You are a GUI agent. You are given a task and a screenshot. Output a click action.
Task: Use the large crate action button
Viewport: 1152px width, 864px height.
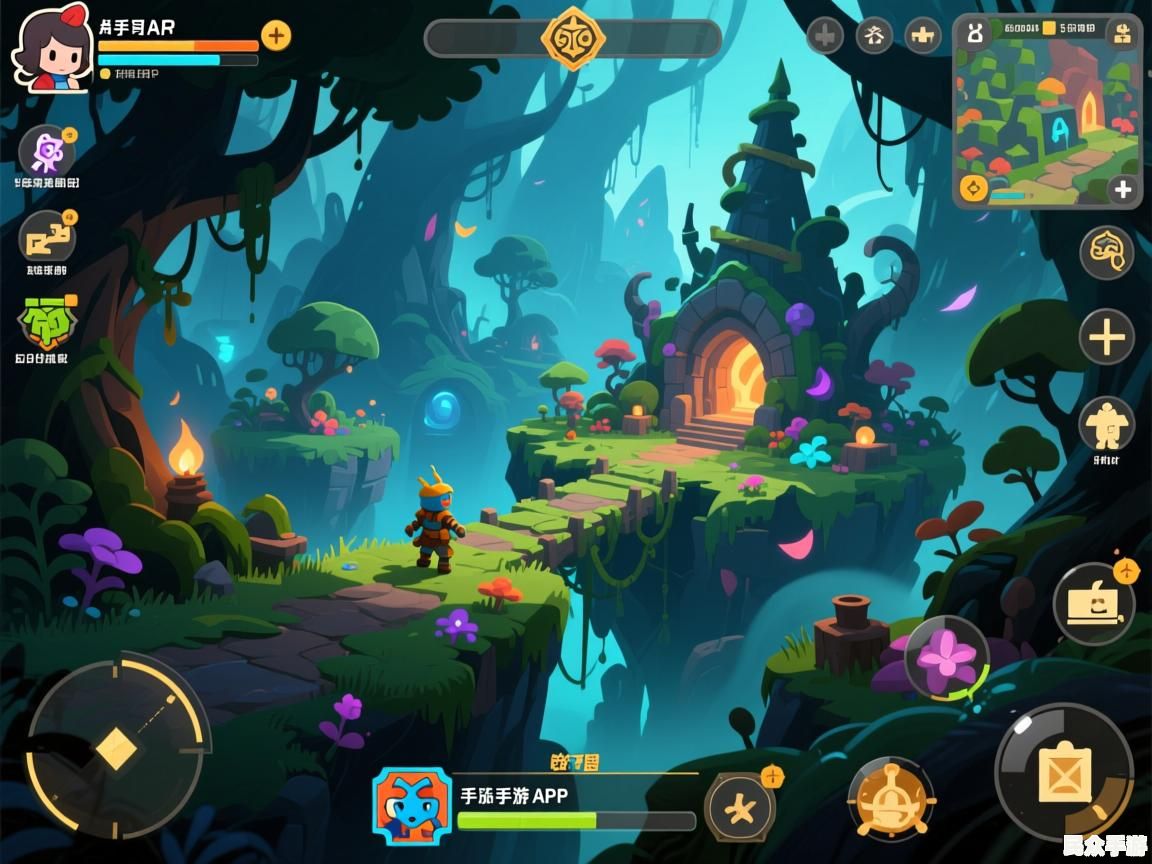tap(1063, 772)
